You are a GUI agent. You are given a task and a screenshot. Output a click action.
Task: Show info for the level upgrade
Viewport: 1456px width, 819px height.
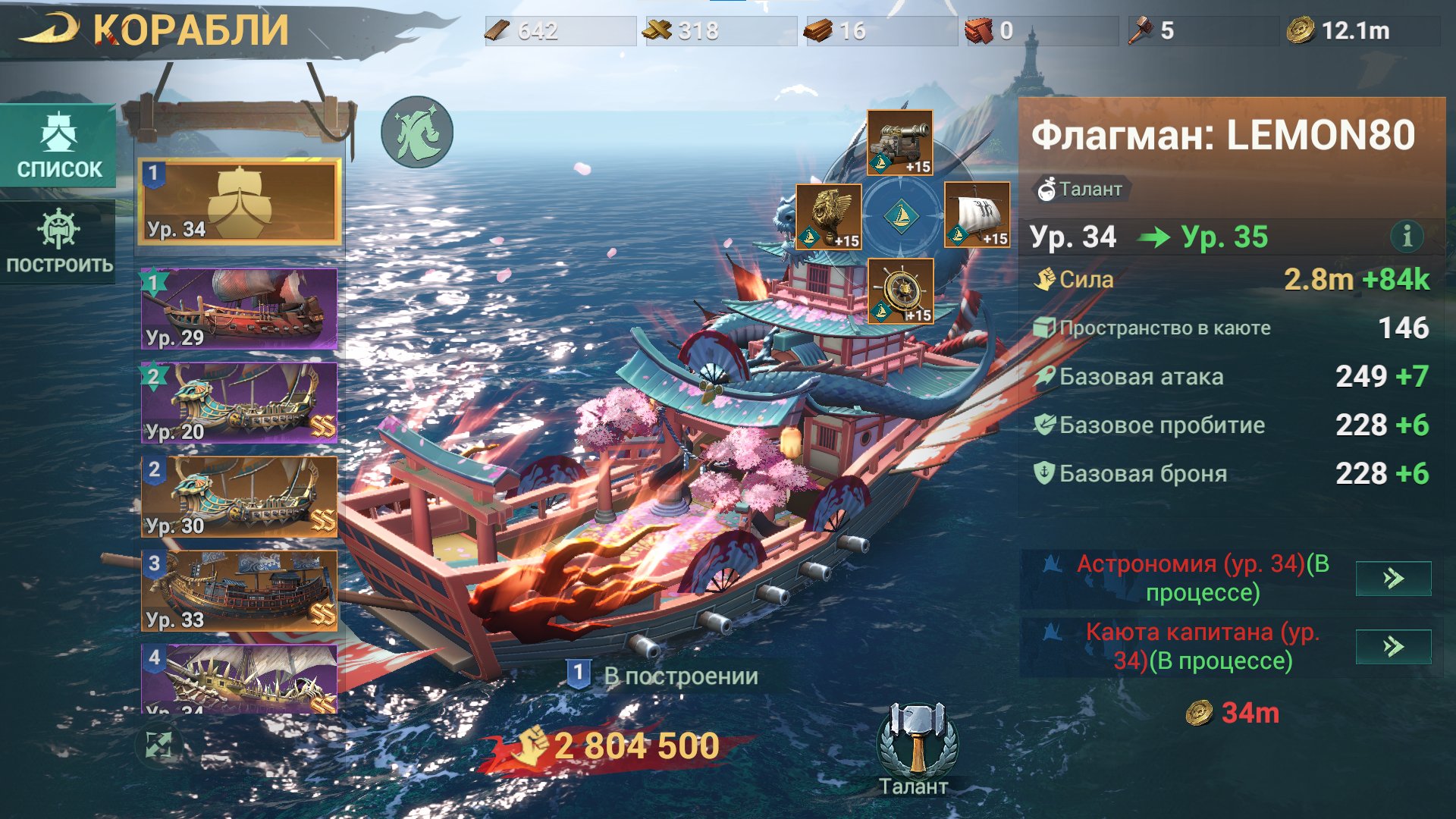(x=1407, y=237)
